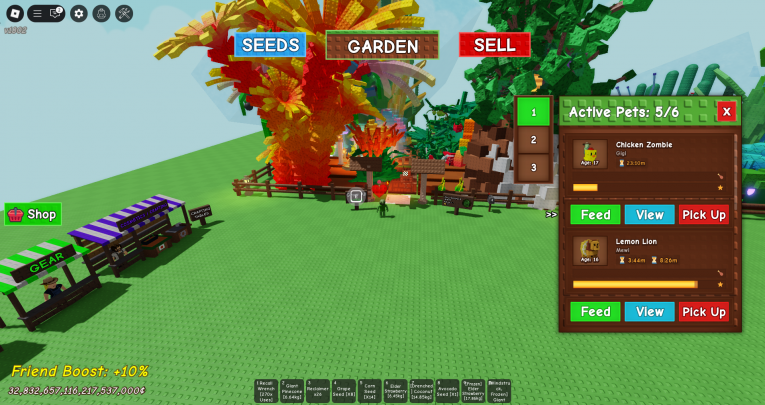The height and width of the screenshot is (405, 765).
Task: View the Chicken Zombie pet
Action: point(649,214)
